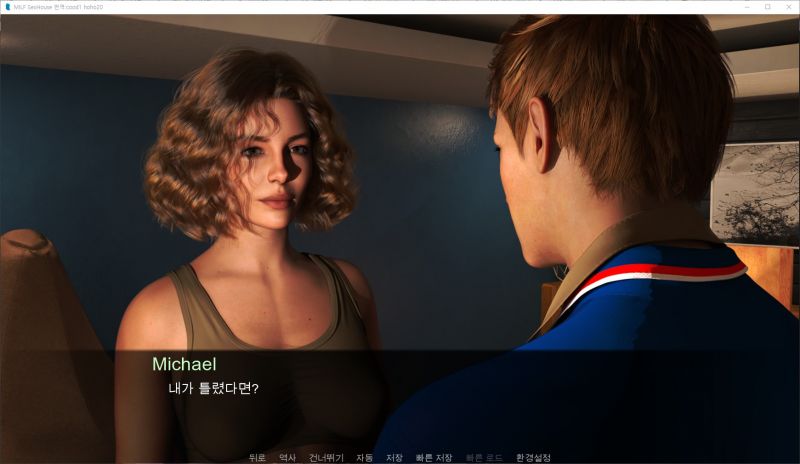Viewport: 800px width, 464px height.
Task: Click 빠른 로드 quick load
Action: click(484, 457)
